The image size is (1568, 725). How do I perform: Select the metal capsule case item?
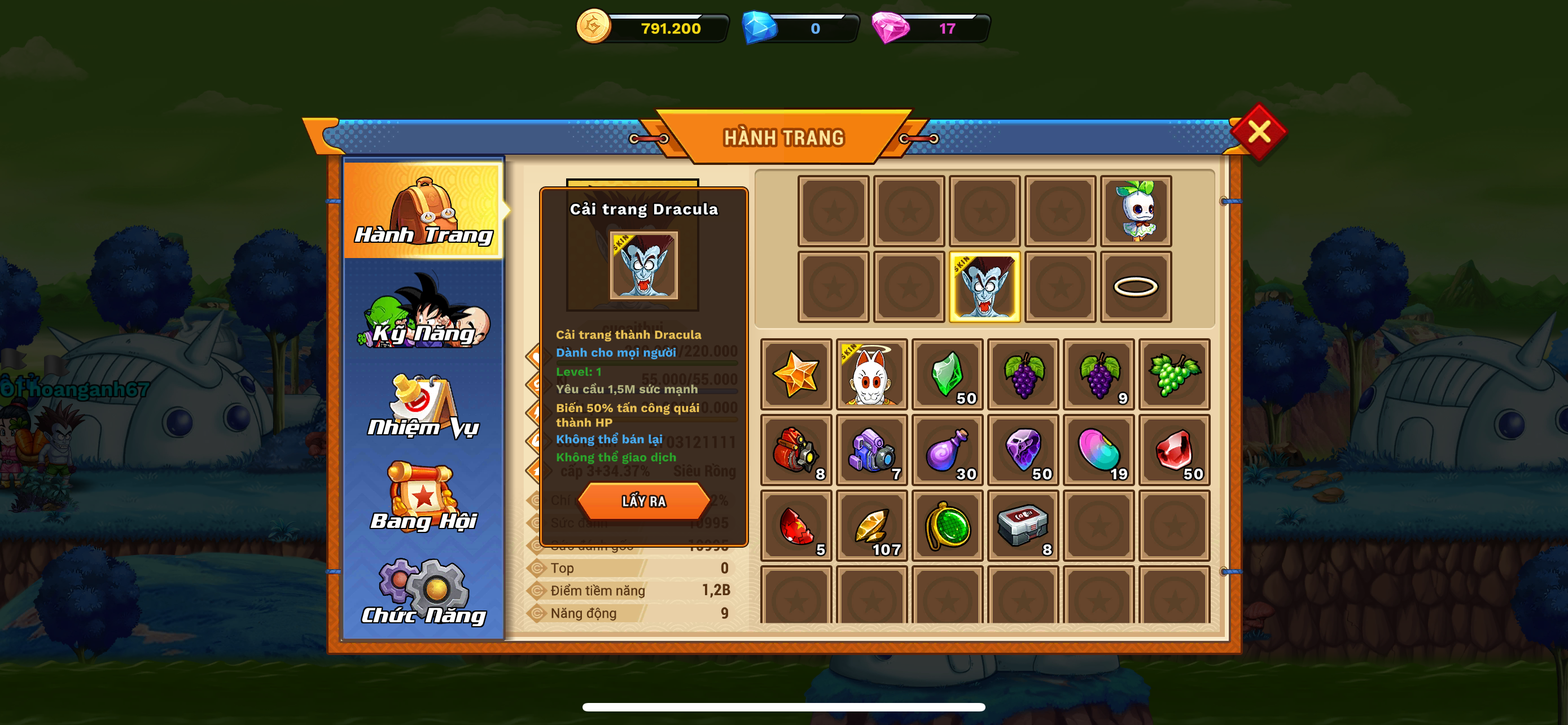[1023, 525]
